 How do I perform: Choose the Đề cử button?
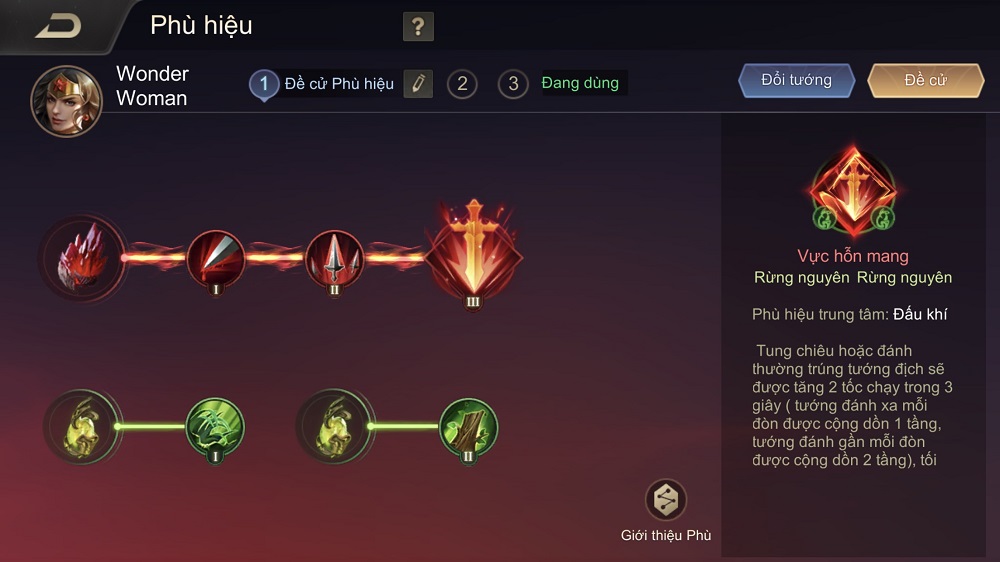(x=925, y=81)
